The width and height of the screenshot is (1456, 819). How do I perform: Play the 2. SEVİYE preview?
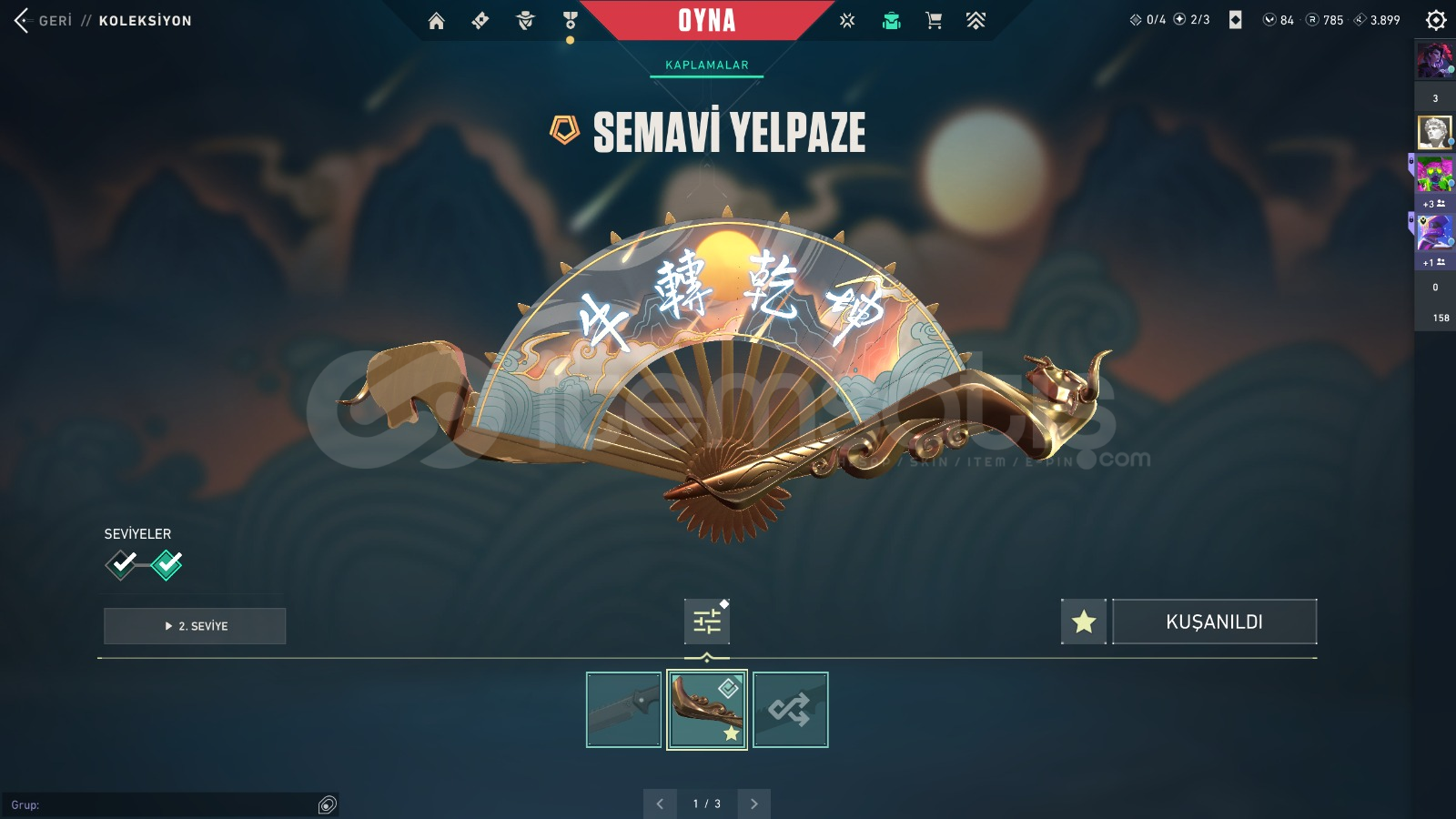(195, 626)
